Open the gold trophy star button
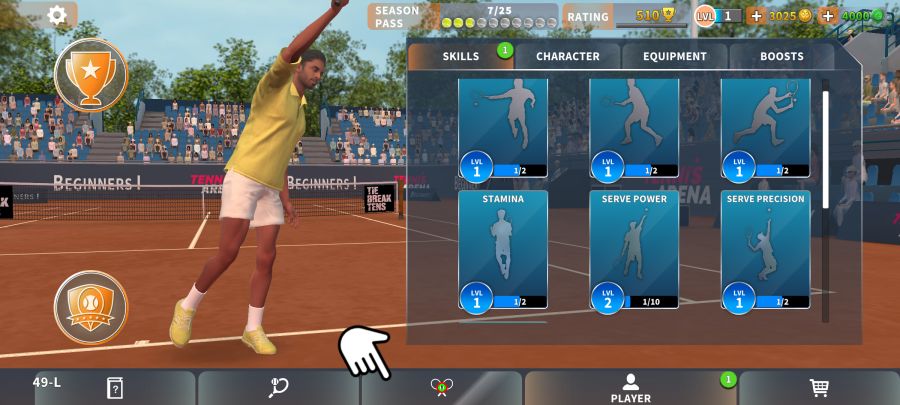This screenshot has width=900, height=405. [90, 74]
